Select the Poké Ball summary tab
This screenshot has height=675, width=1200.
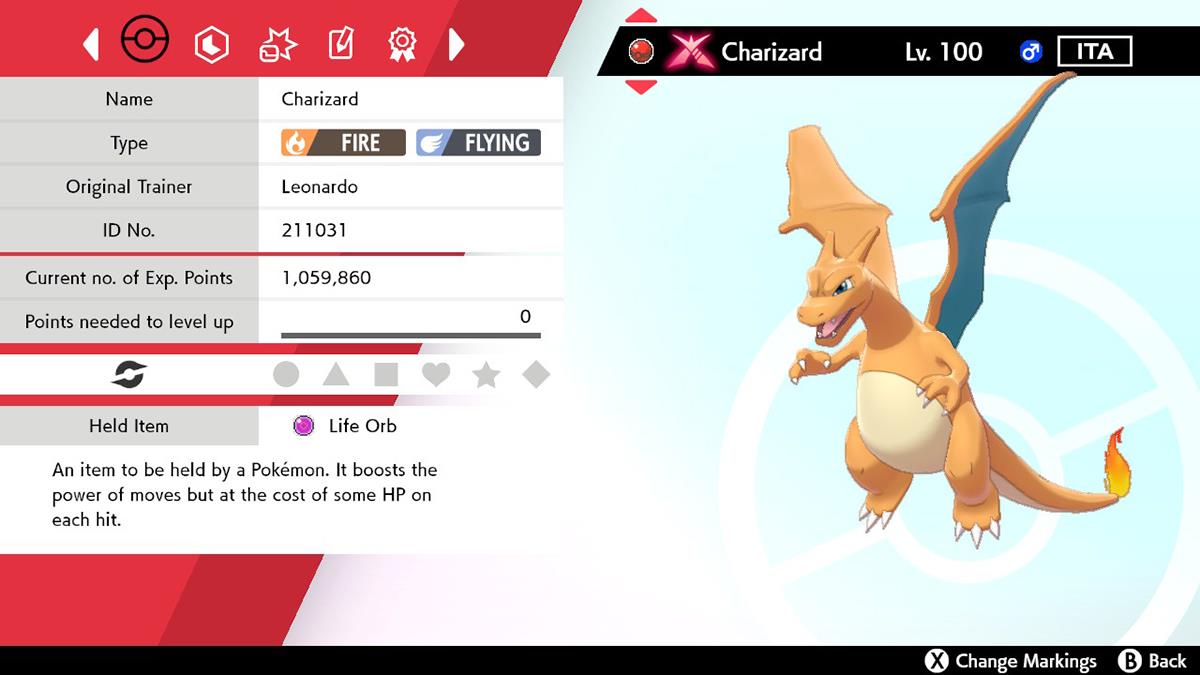point(145,42)
